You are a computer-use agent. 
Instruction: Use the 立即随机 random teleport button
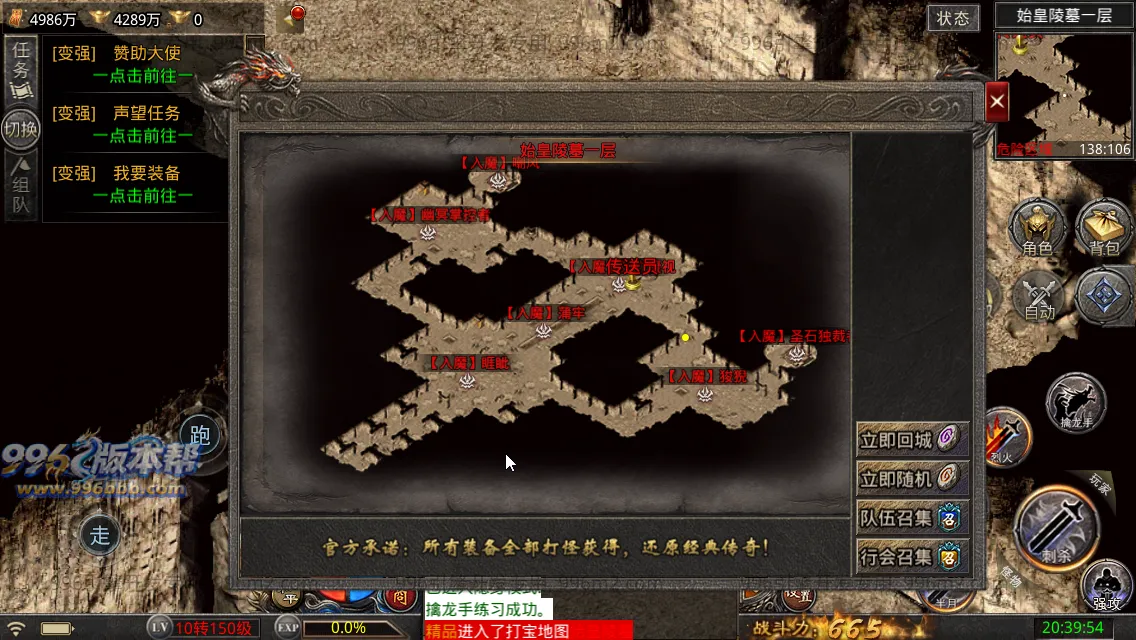(x=912, y=479)
